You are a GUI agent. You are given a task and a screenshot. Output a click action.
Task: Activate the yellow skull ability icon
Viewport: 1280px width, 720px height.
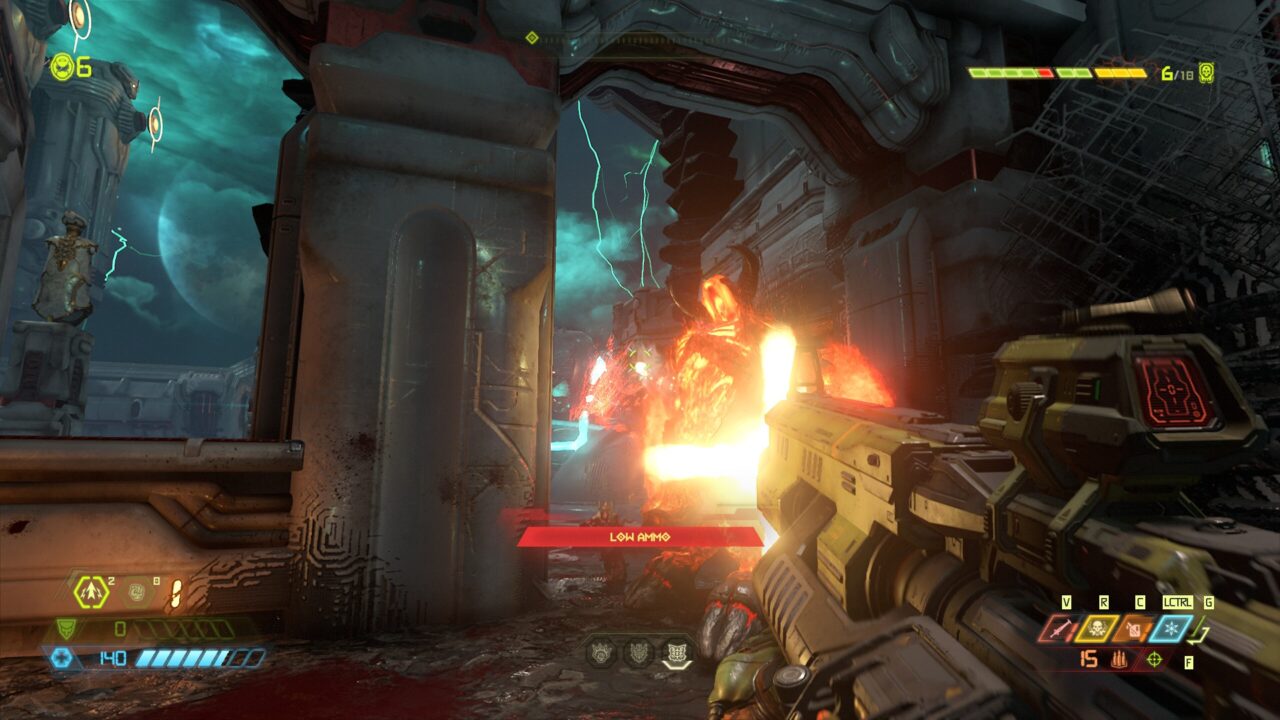pyautogui.click(x=1096, y=629)
